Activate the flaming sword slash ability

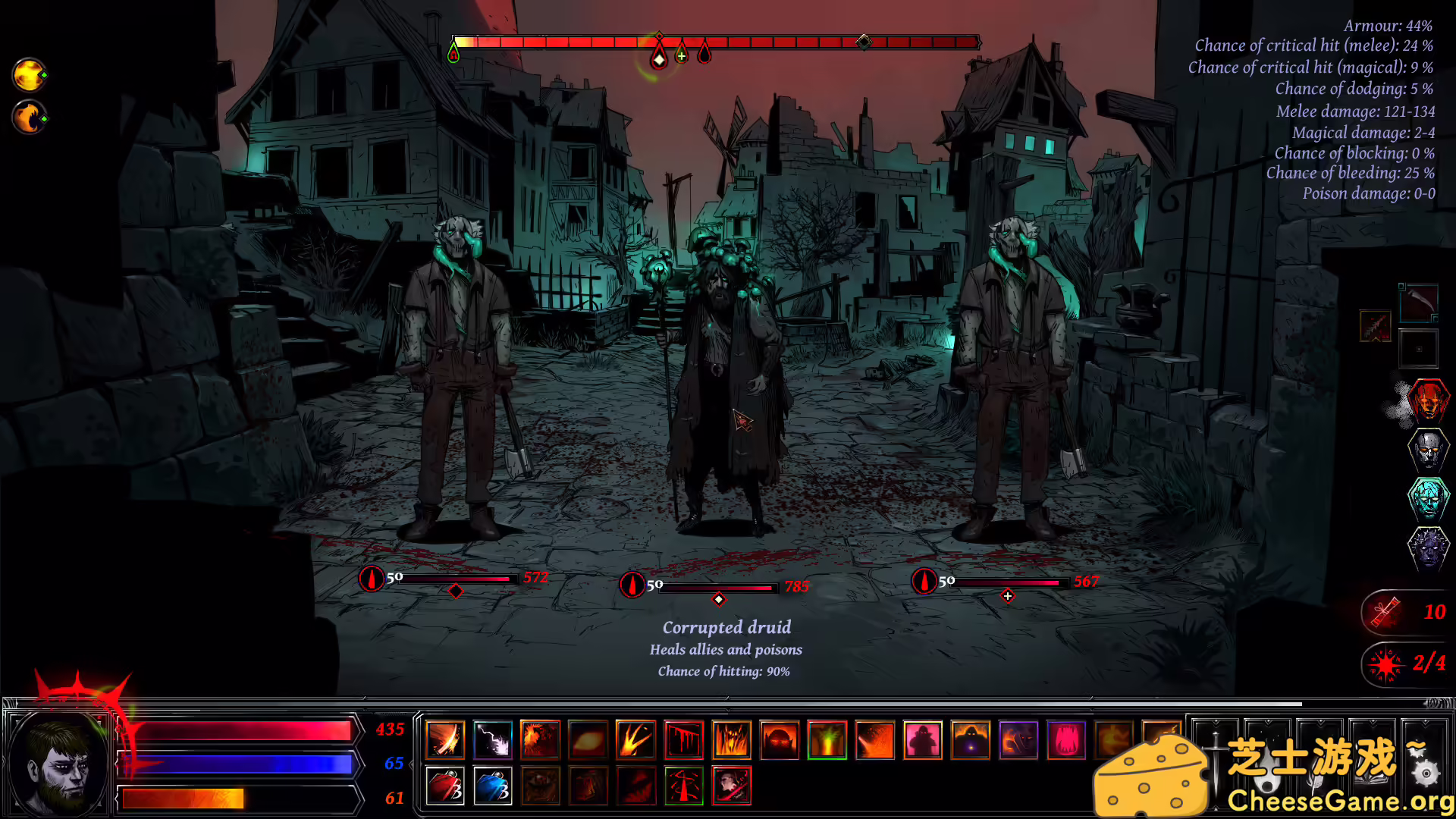(x=445, y=739)
